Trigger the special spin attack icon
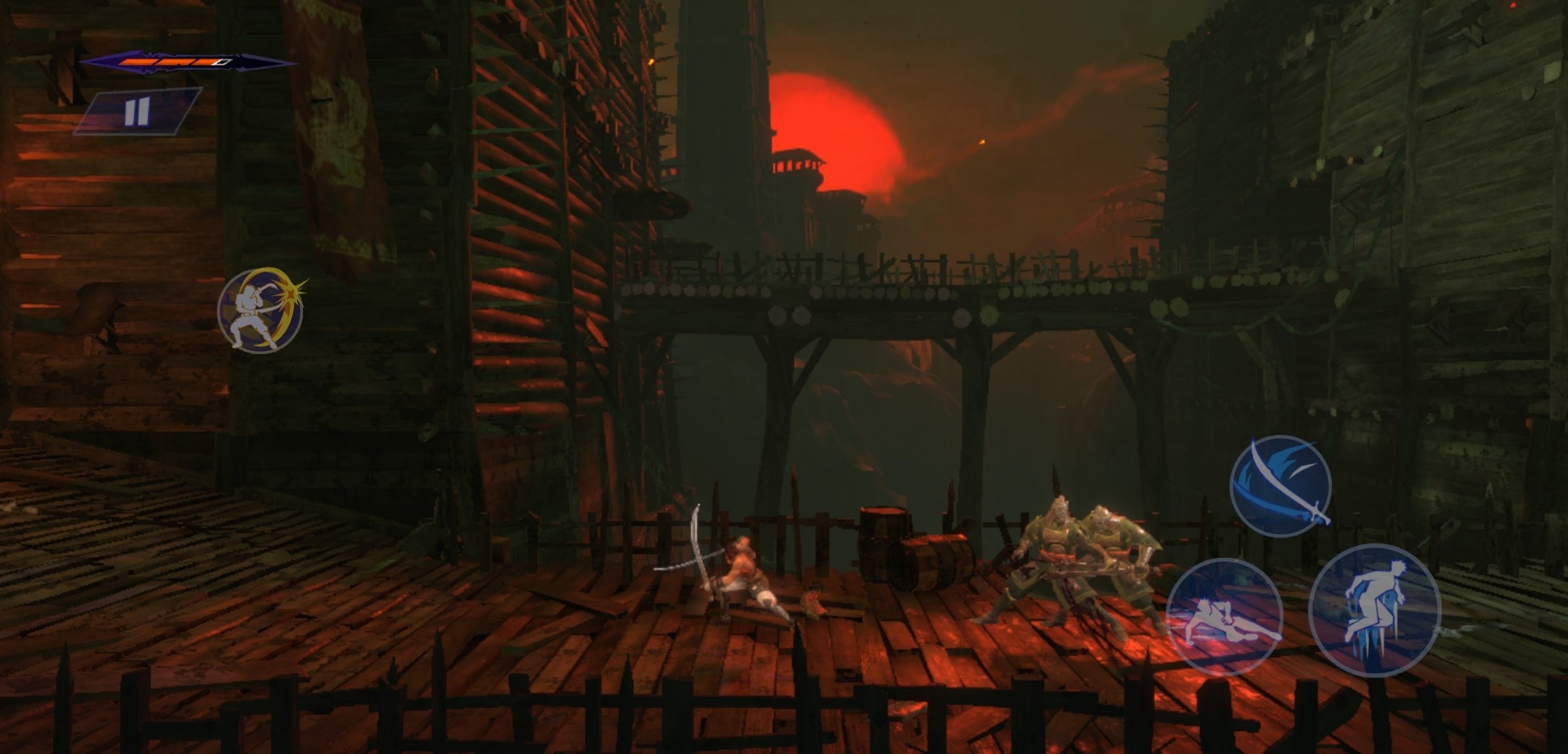Screen dimensions: 1568x754 pyautogui.click(x=260, y=310)
